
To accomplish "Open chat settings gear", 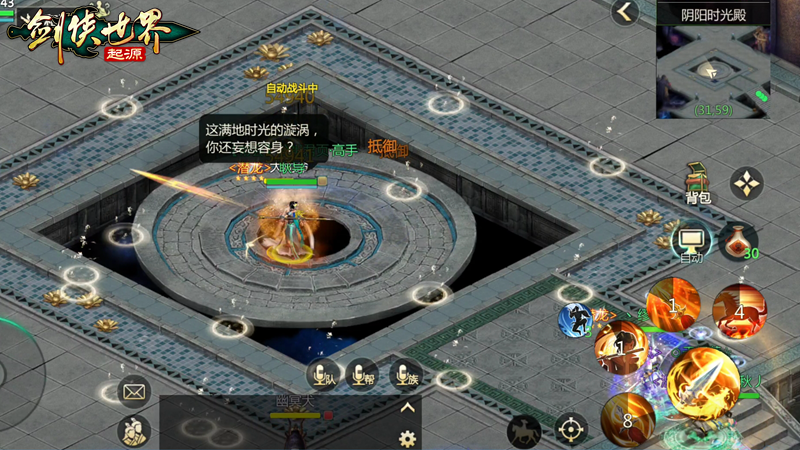I will coord(407,438).
